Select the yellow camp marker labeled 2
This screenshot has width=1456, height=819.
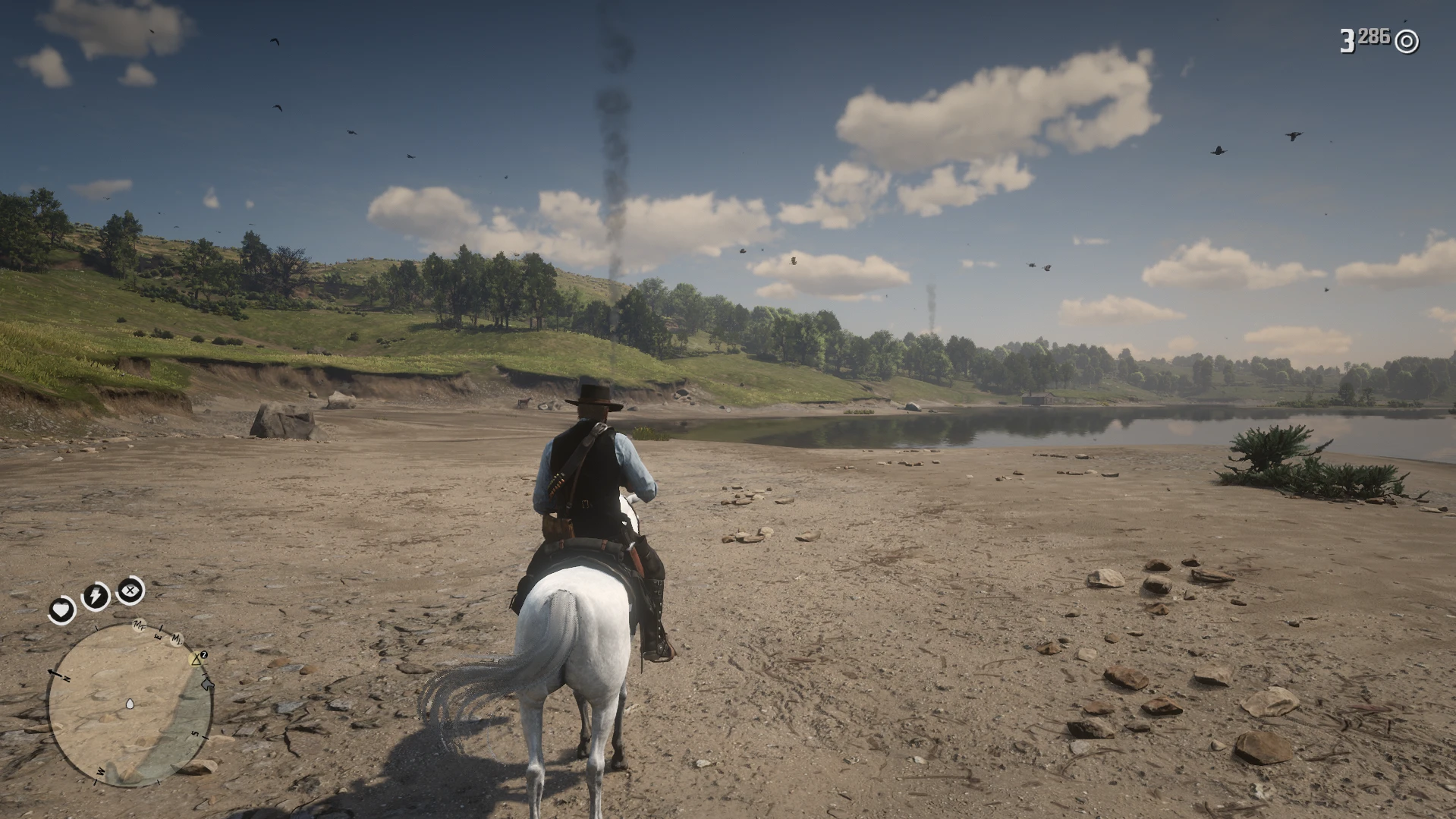(x=195, y=660)
